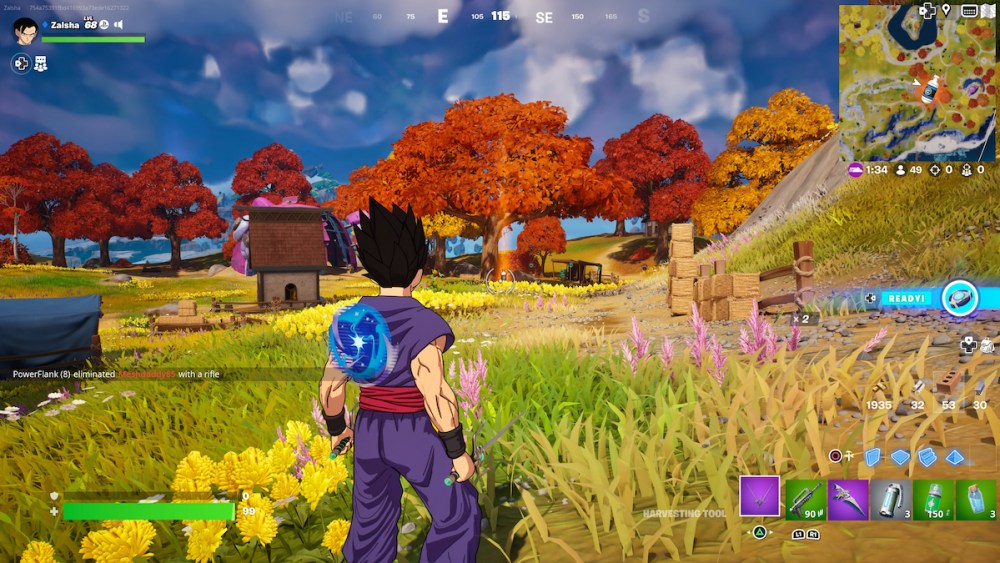
Task: Open the minimap
Action: click(917, 83)
